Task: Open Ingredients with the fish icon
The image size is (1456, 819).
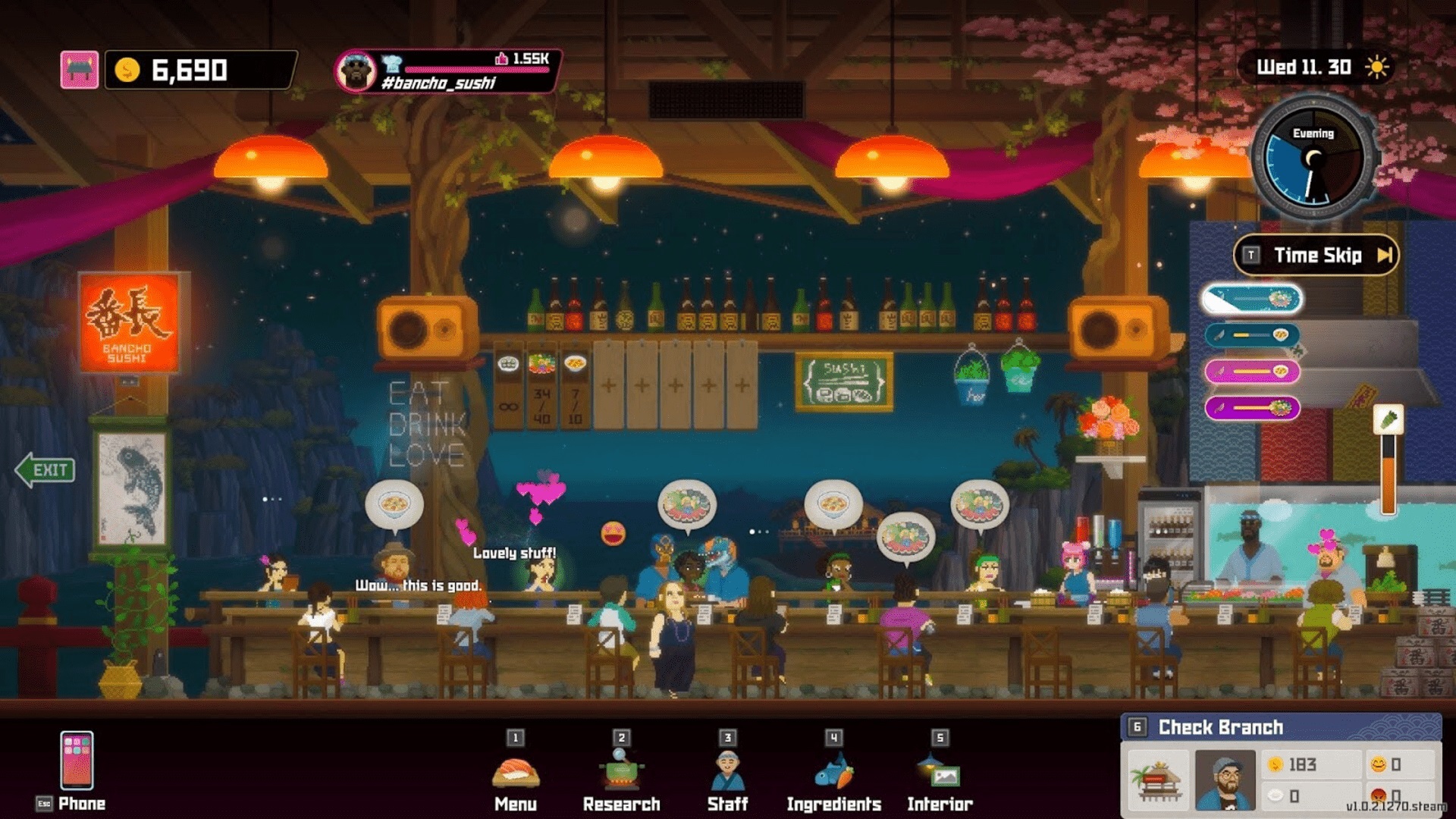Action: [x=834, y=773]
